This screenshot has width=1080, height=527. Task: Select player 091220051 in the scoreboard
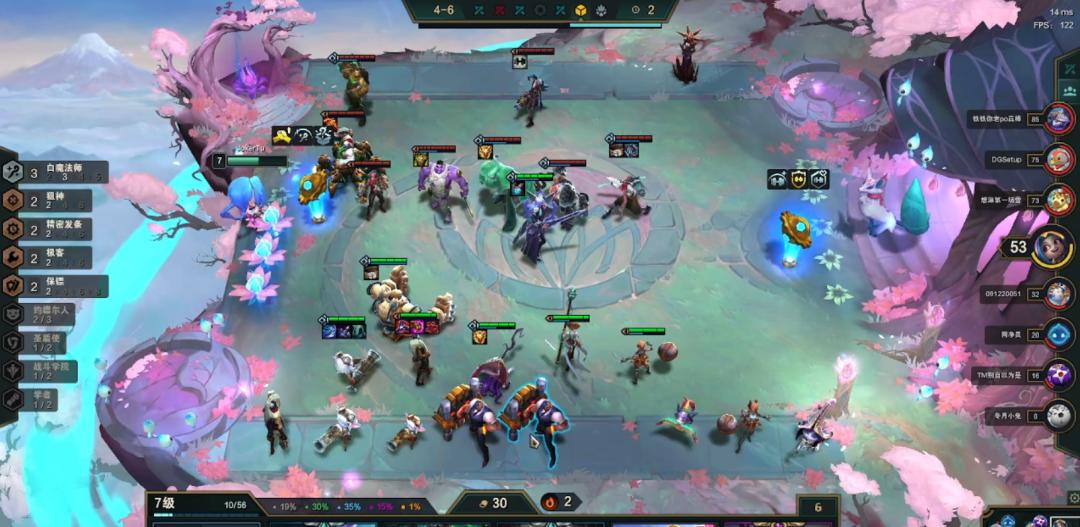pyautogui.click(x=1059, y=294)
